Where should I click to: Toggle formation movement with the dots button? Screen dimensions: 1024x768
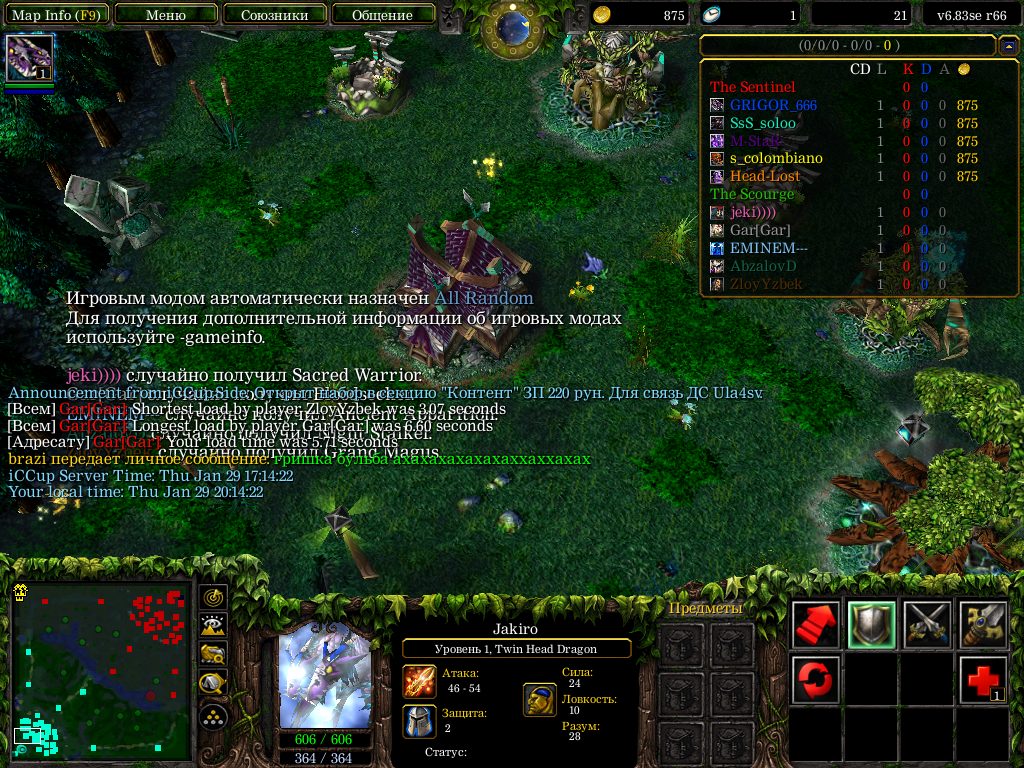tap(213, 715)
